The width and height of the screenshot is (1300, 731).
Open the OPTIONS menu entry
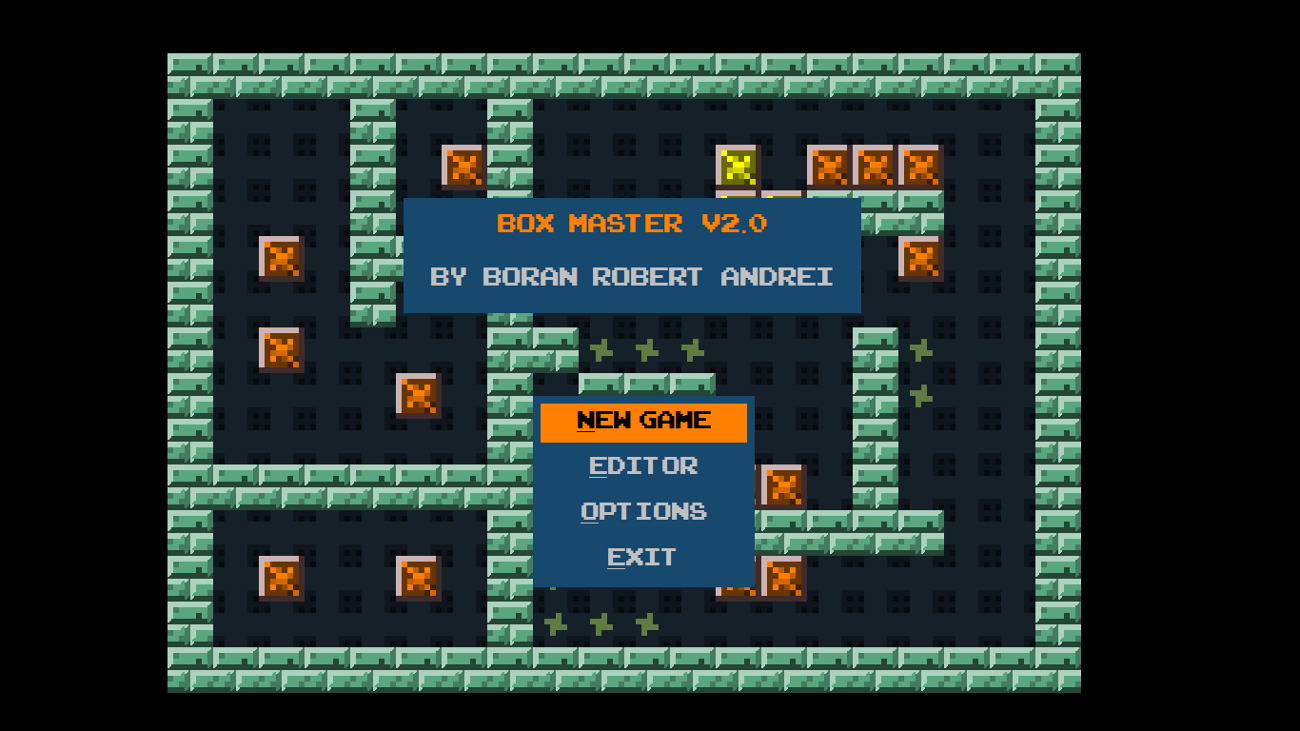point(644,511)
